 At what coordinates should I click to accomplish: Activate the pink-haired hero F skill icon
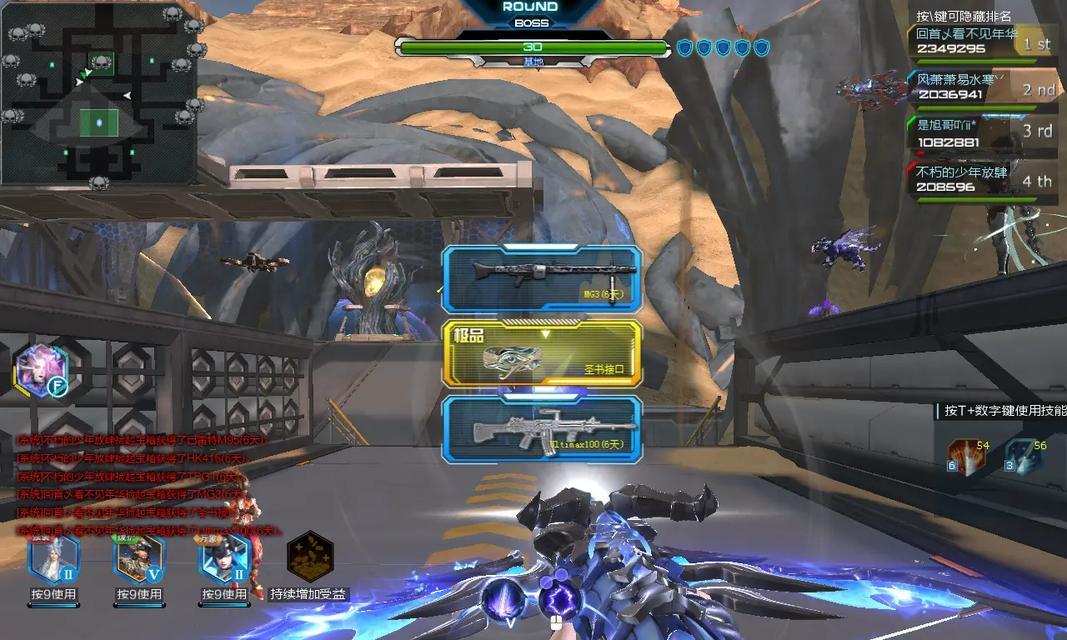(40, 369)
